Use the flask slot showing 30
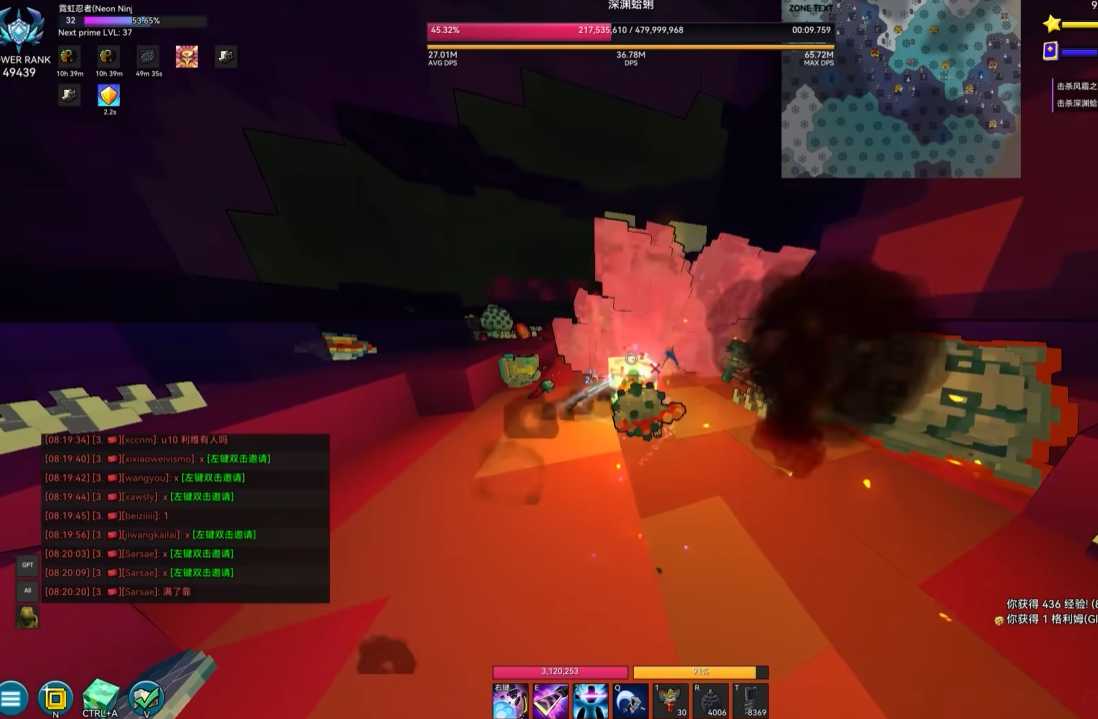Screen dimensions: 1098x719 pos(670,701)
